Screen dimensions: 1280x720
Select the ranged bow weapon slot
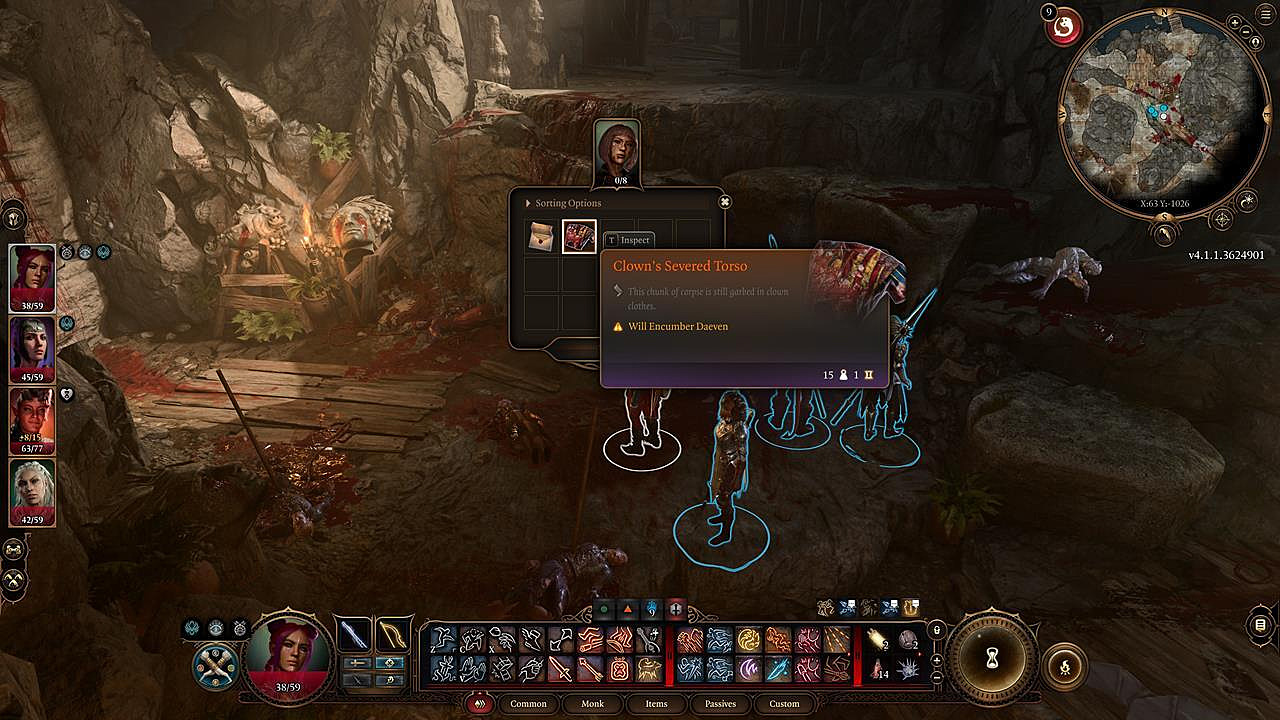point(393,635)
